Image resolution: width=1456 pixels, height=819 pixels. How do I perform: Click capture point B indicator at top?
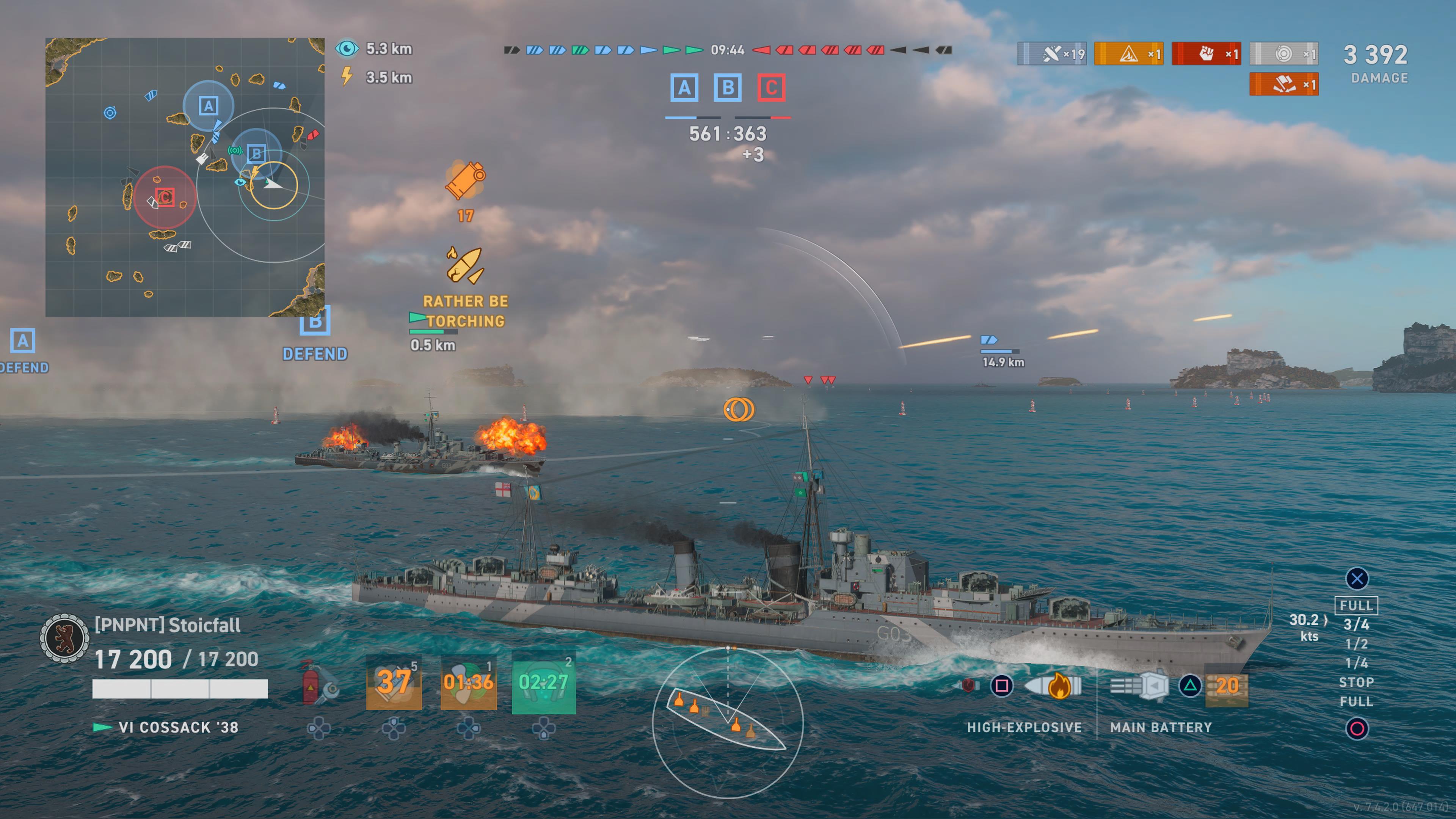(728, 88)
